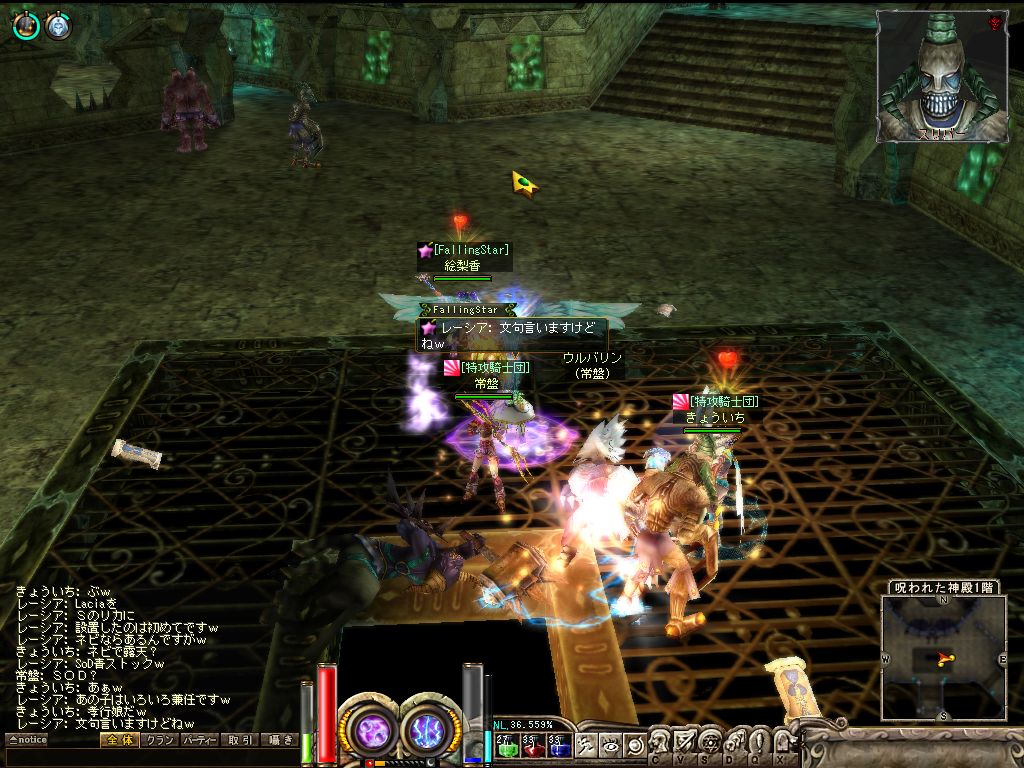Image resolution: width=1024 pixels, height=768 pixels.
Task: Select the boss portrait in the corner
Action: pos(941,76)
